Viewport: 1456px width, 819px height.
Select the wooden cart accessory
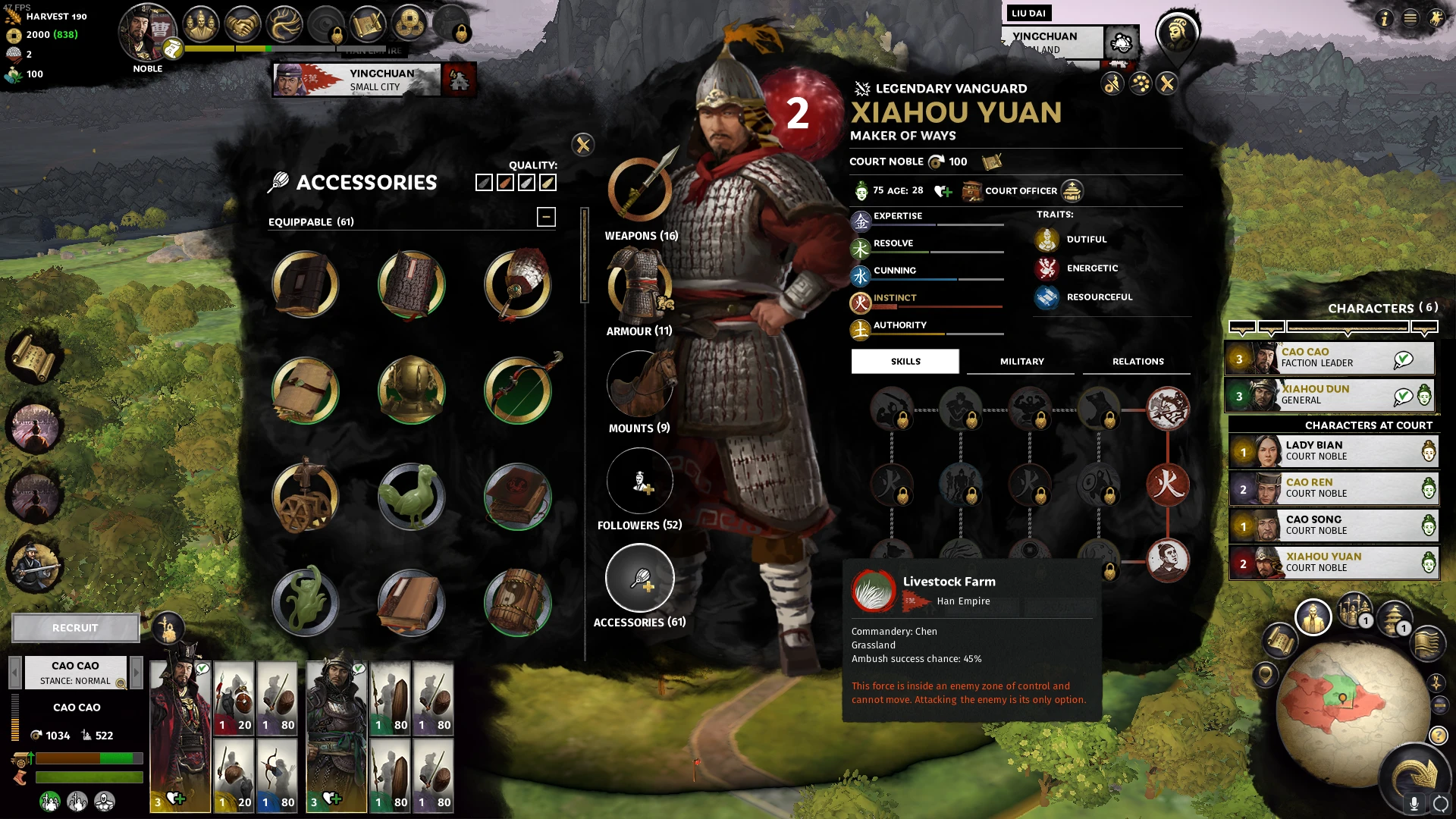pos(306,497)
